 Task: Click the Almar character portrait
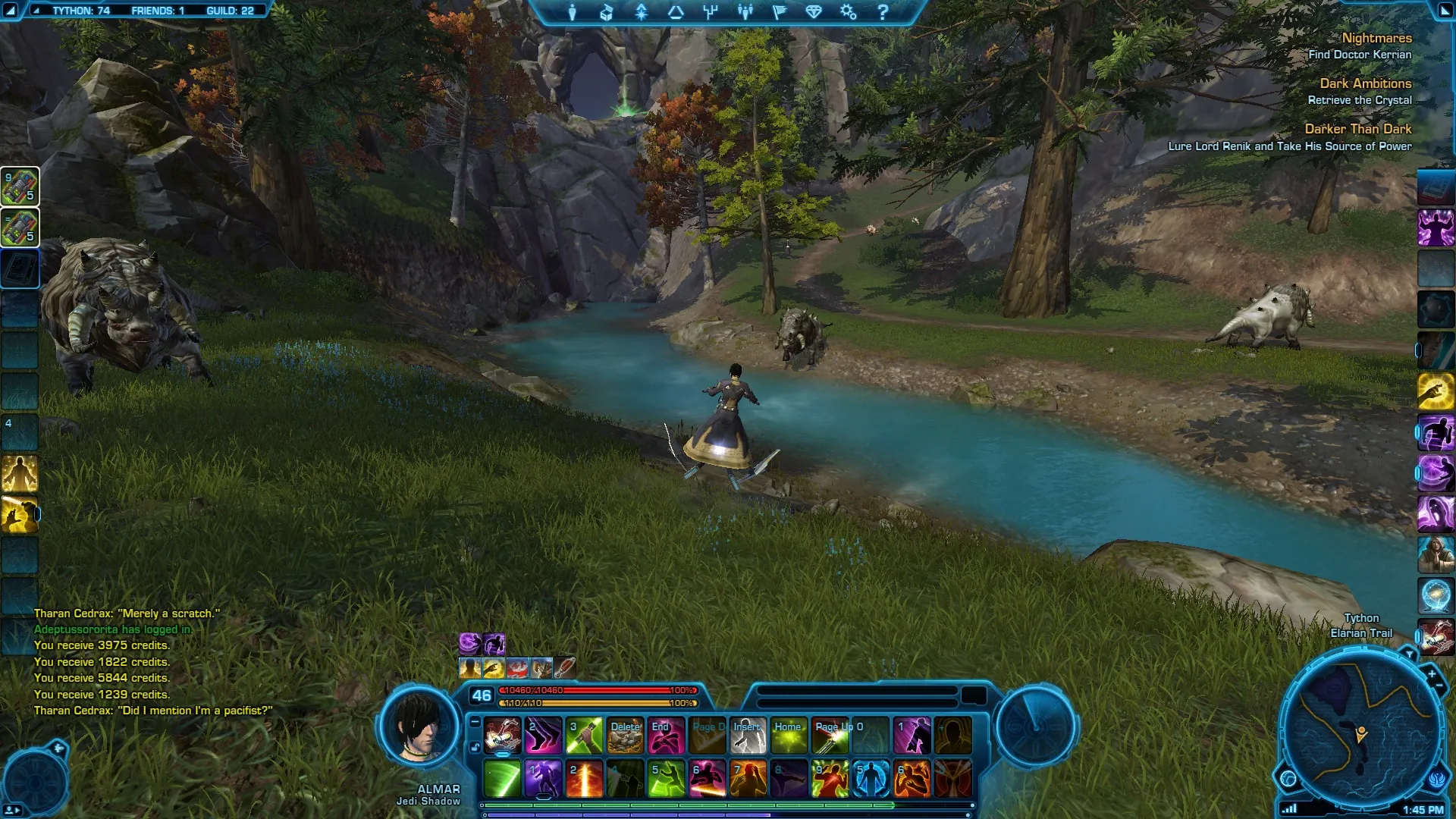(419, 726)
